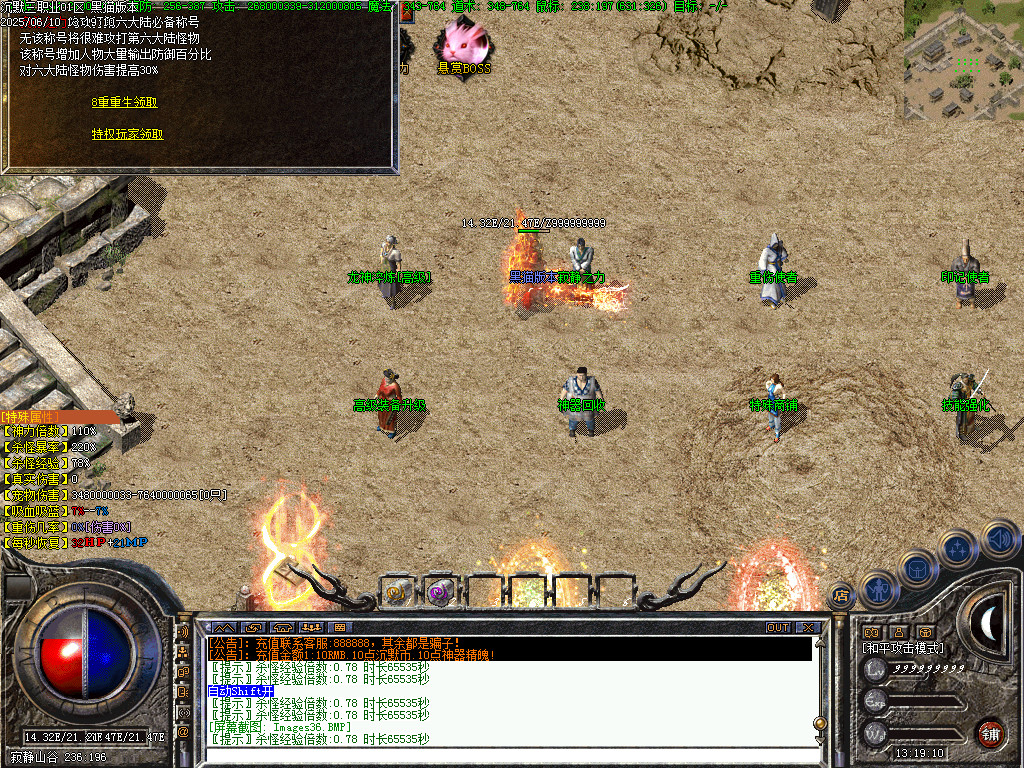Toggle sound with the speaker button
Image resolution: width=1024 pixels, height=768 pixels.
(999, 539)
